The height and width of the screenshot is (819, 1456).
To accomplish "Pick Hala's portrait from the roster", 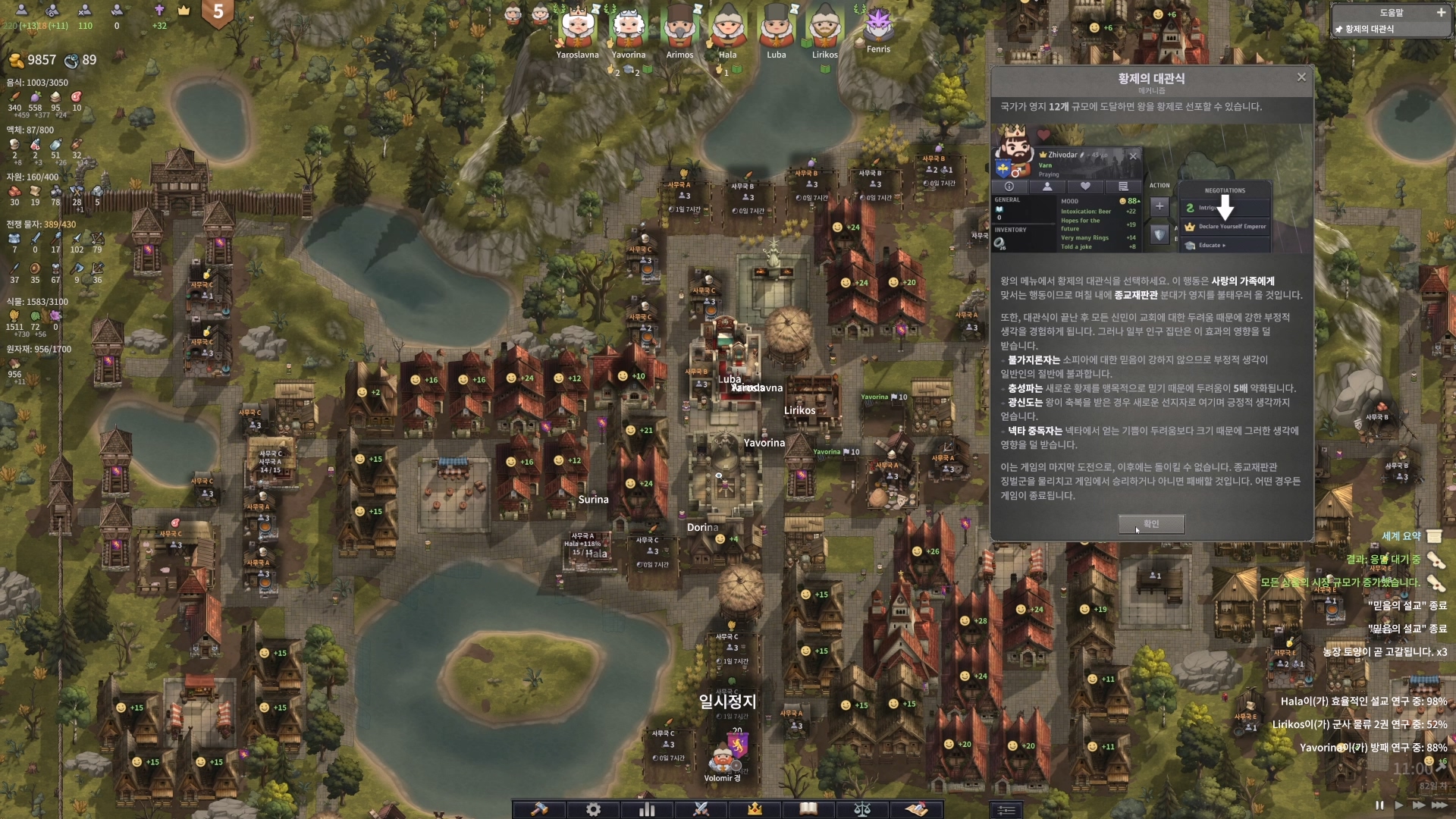I will coord(728,27).
